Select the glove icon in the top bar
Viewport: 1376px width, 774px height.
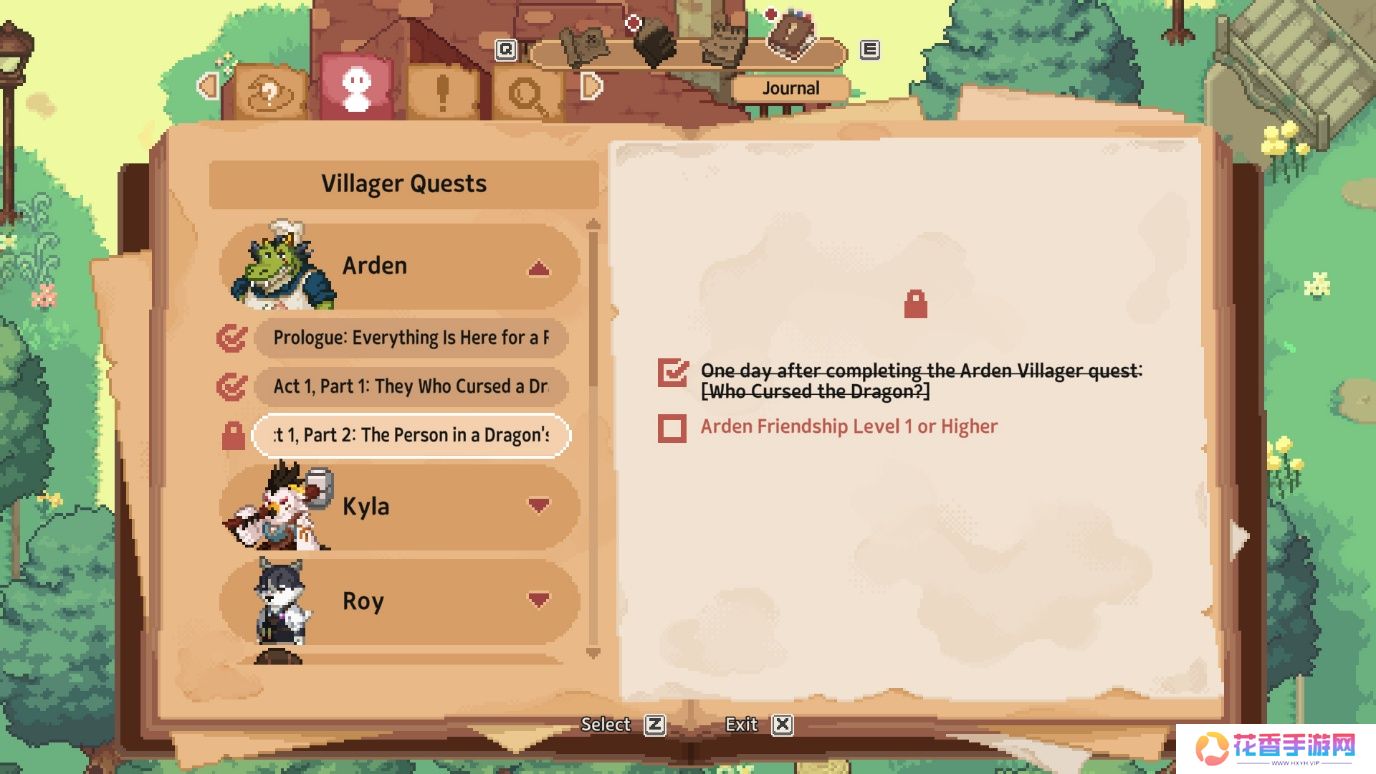[721, 42]
